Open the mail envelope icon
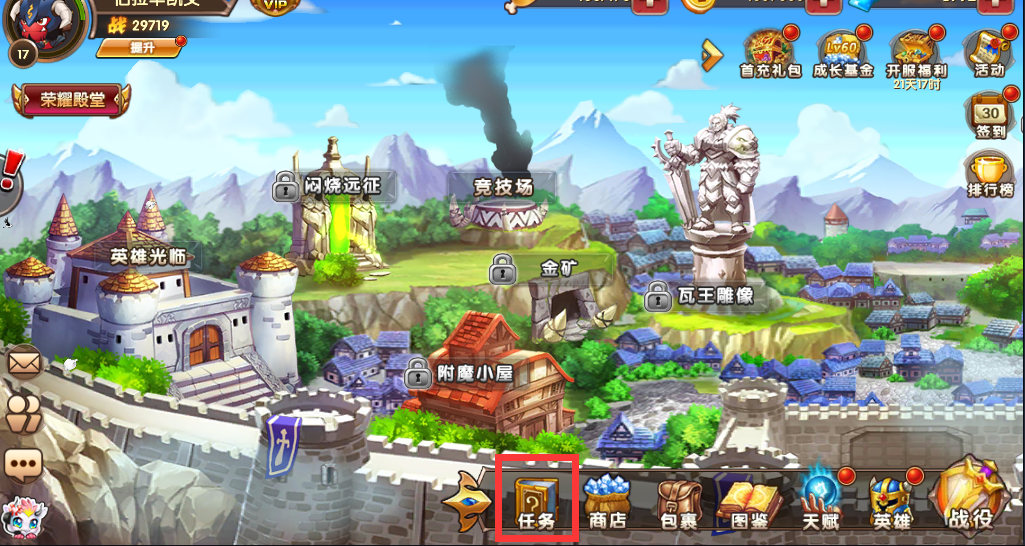Screen dimensions: 1025x546 [x=22, y=361]
